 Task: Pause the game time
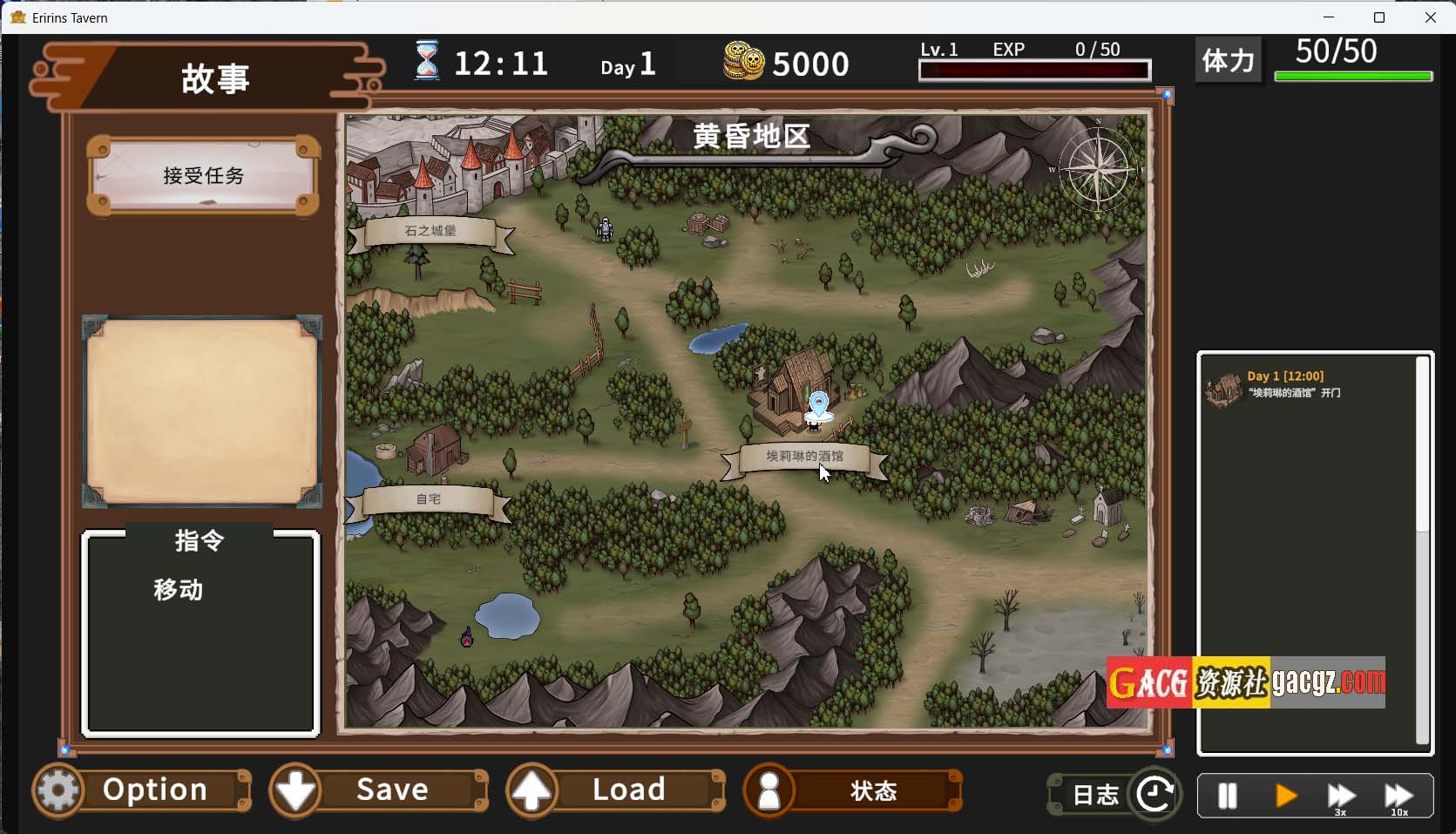1227,796
